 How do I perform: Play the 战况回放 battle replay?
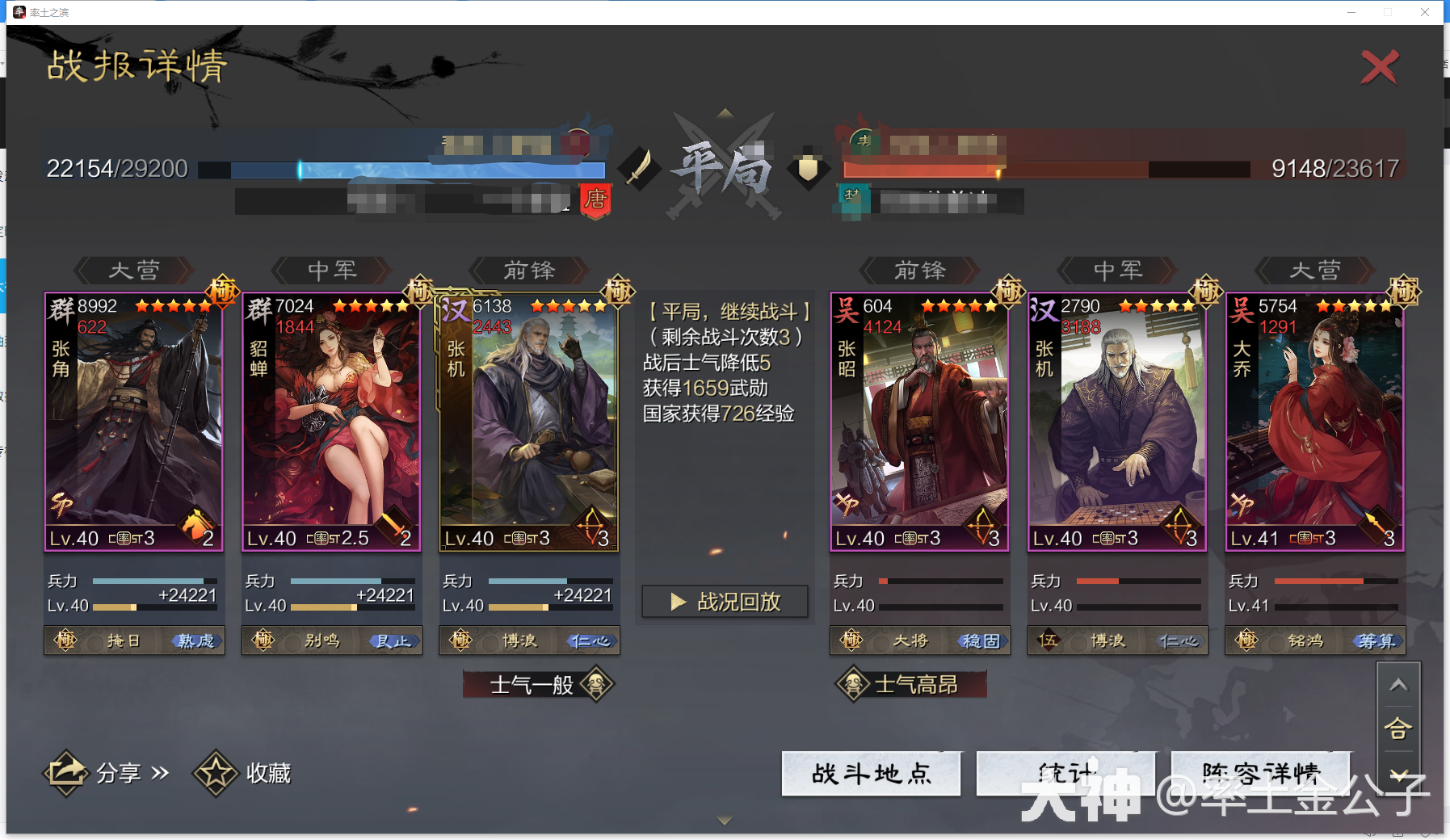point(725,601)
